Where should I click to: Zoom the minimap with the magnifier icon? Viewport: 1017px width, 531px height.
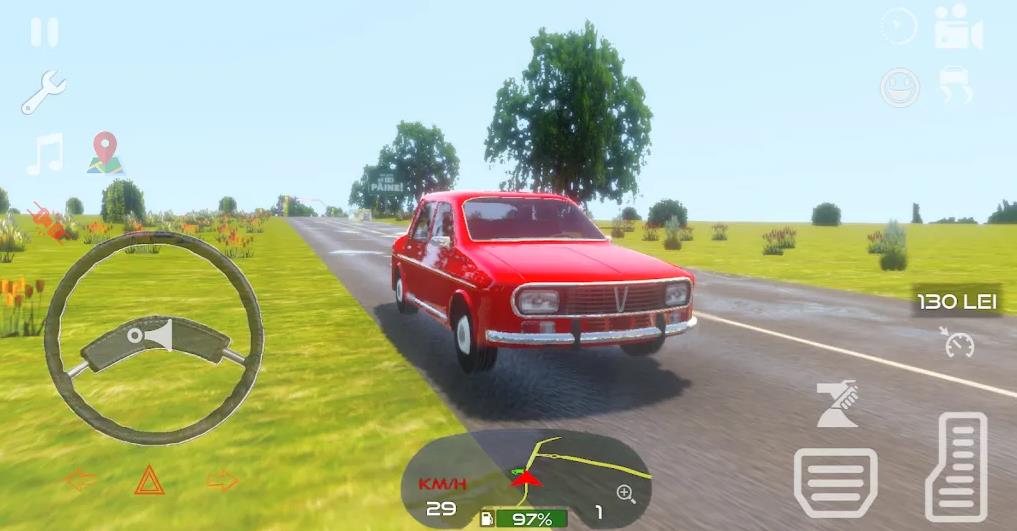click(626, 492)
